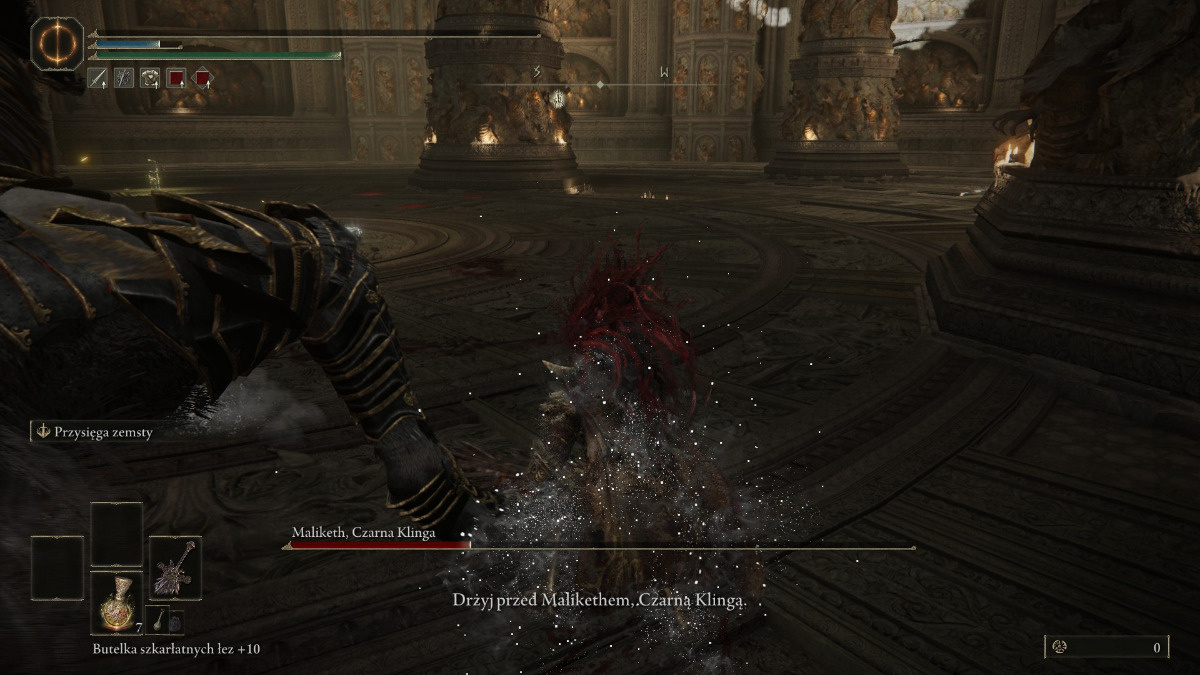This screenshot has width=1200, height=675.
Task: Click the crossed-out weapon status icon
Action: [124, 77]
